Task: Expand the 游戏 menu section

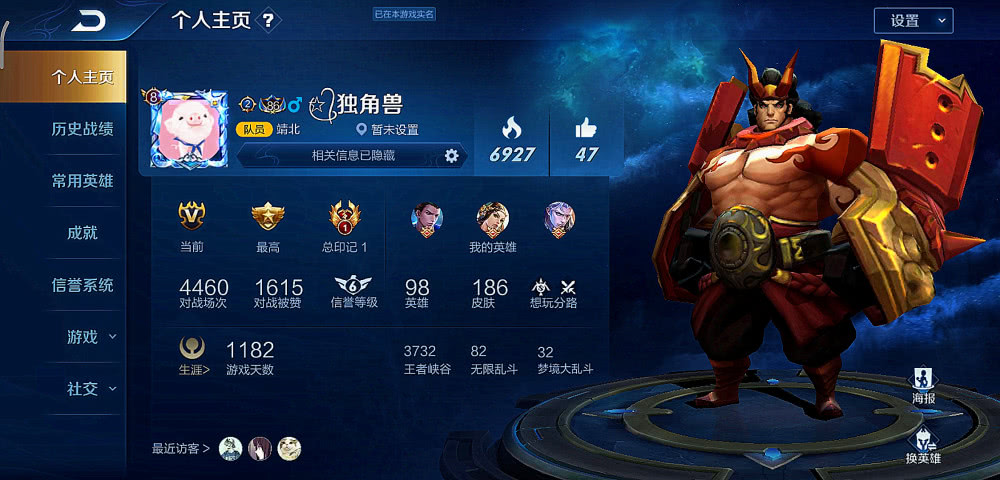Action: pyautogui.click(x=90, y=337)
